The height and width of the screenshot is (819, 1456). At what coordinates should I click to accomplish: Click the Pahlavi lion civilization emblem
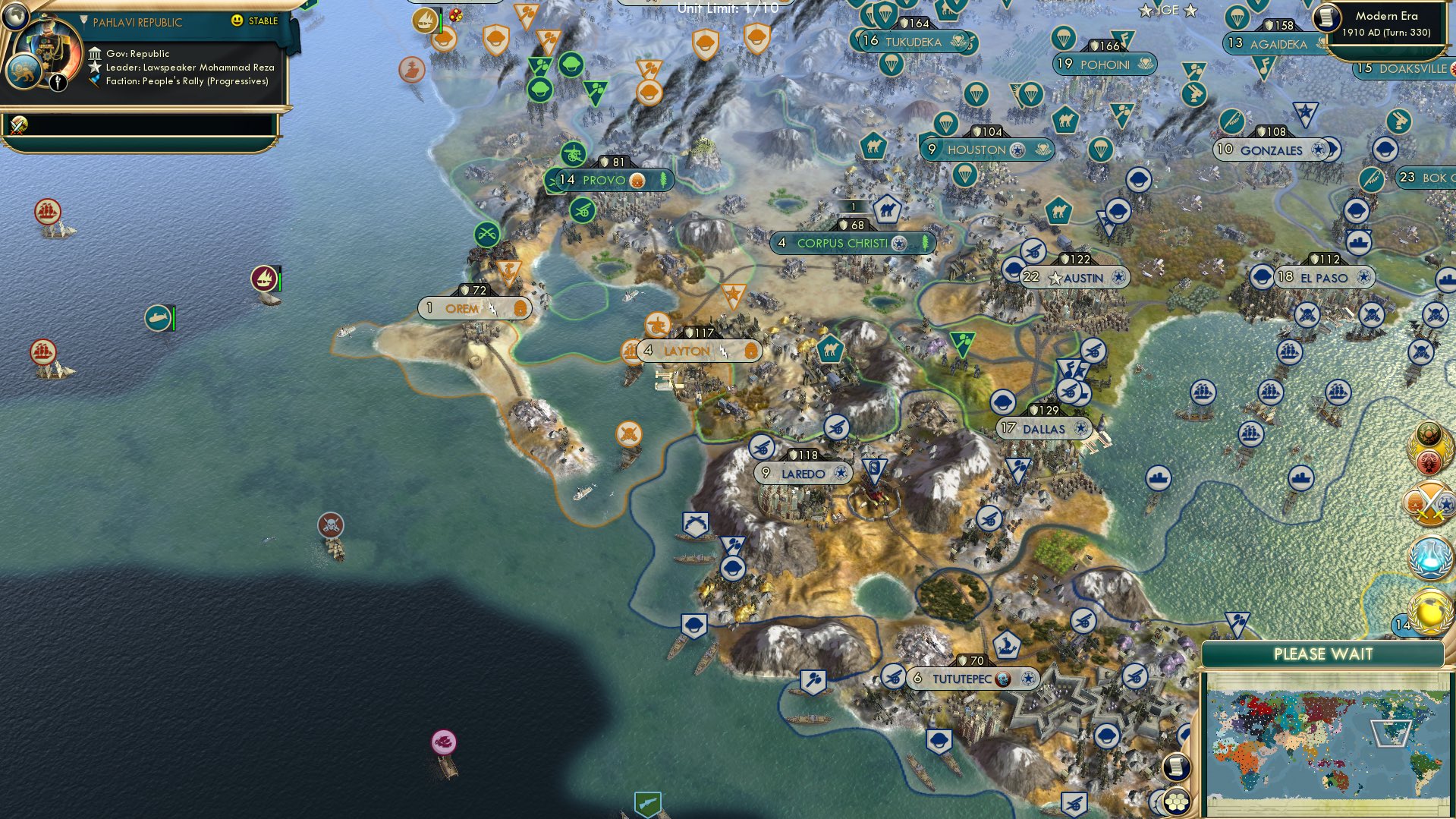25,71
